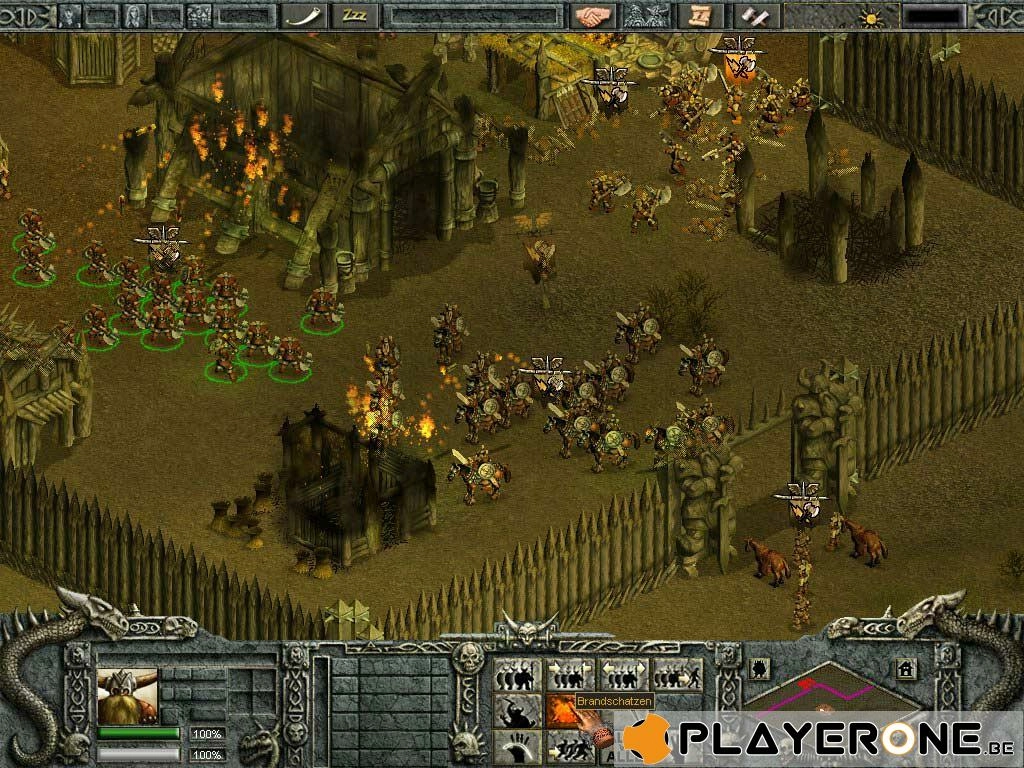Open the gargoyle statue icon in top bar

pos(645,15)
